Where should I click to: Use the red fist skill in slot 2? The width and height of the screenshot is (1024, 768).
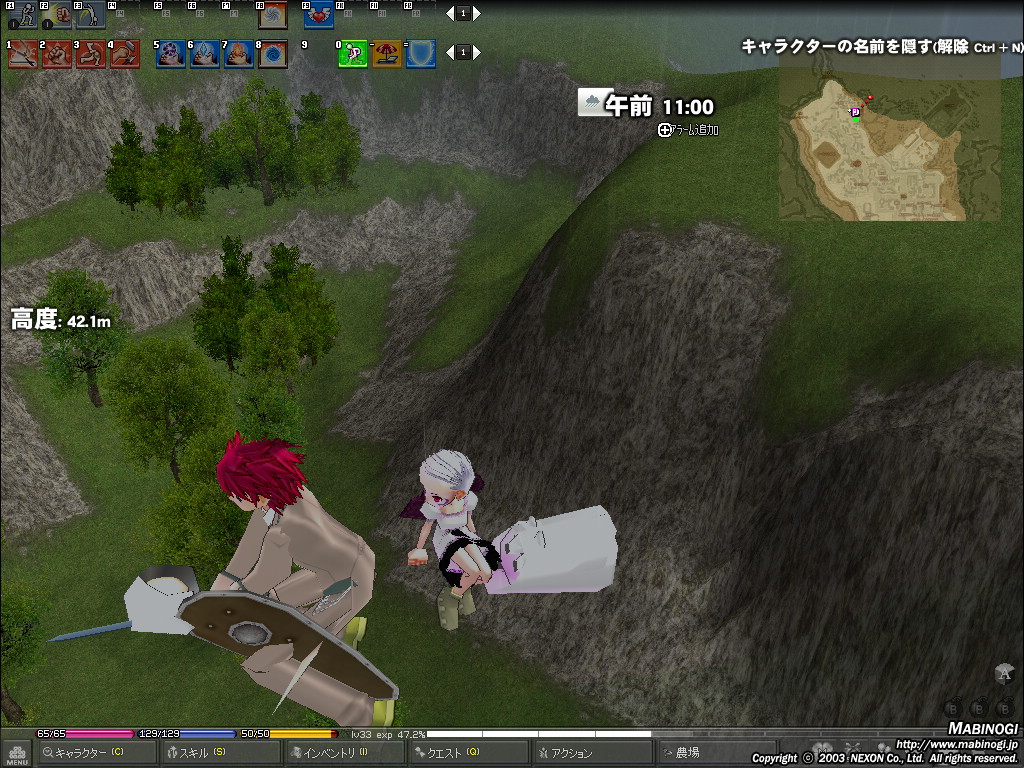[57, 53]
